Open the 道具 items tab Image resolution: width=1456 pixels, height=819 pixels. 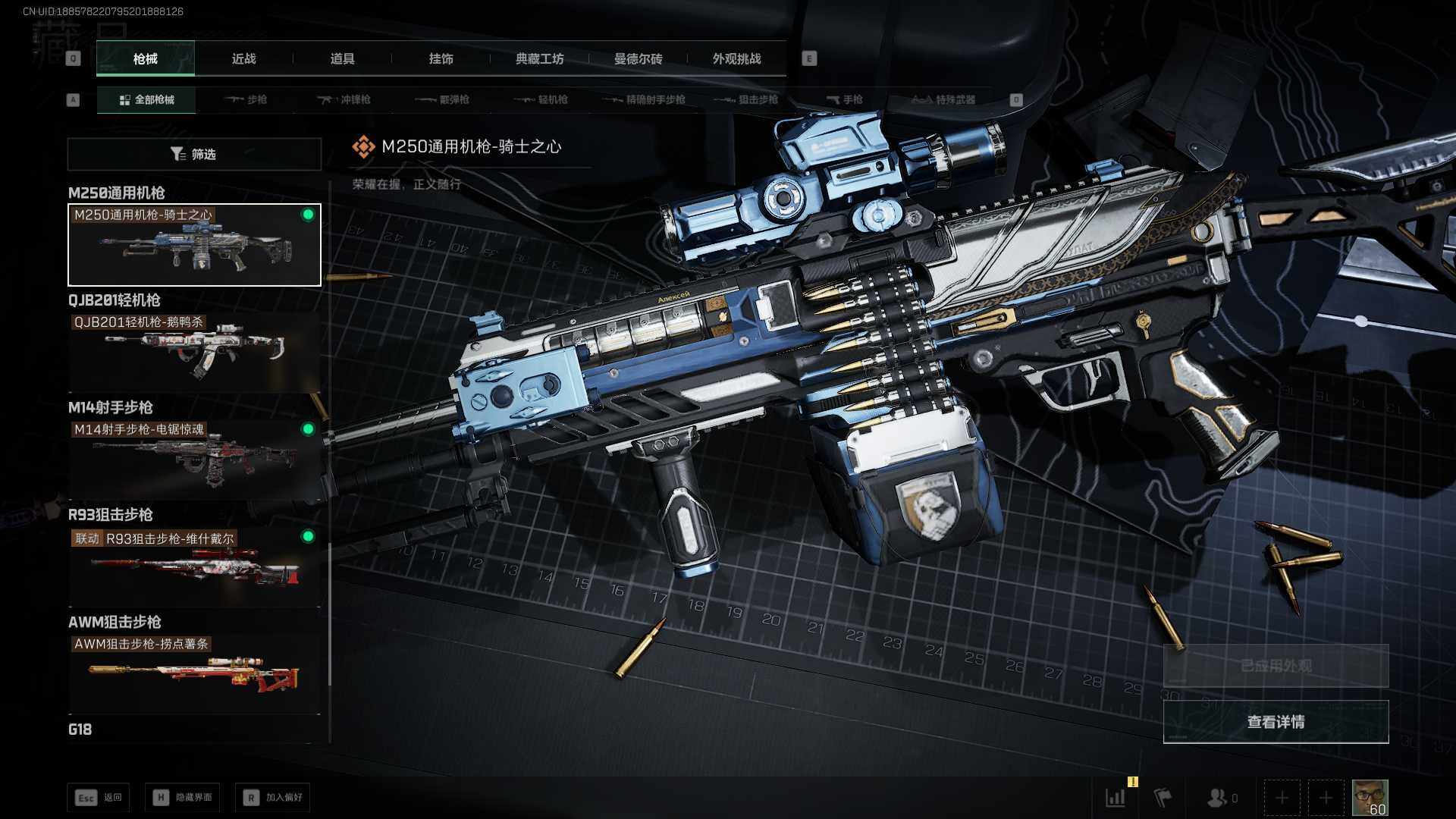pyautogui.click(x=342, y=59)
